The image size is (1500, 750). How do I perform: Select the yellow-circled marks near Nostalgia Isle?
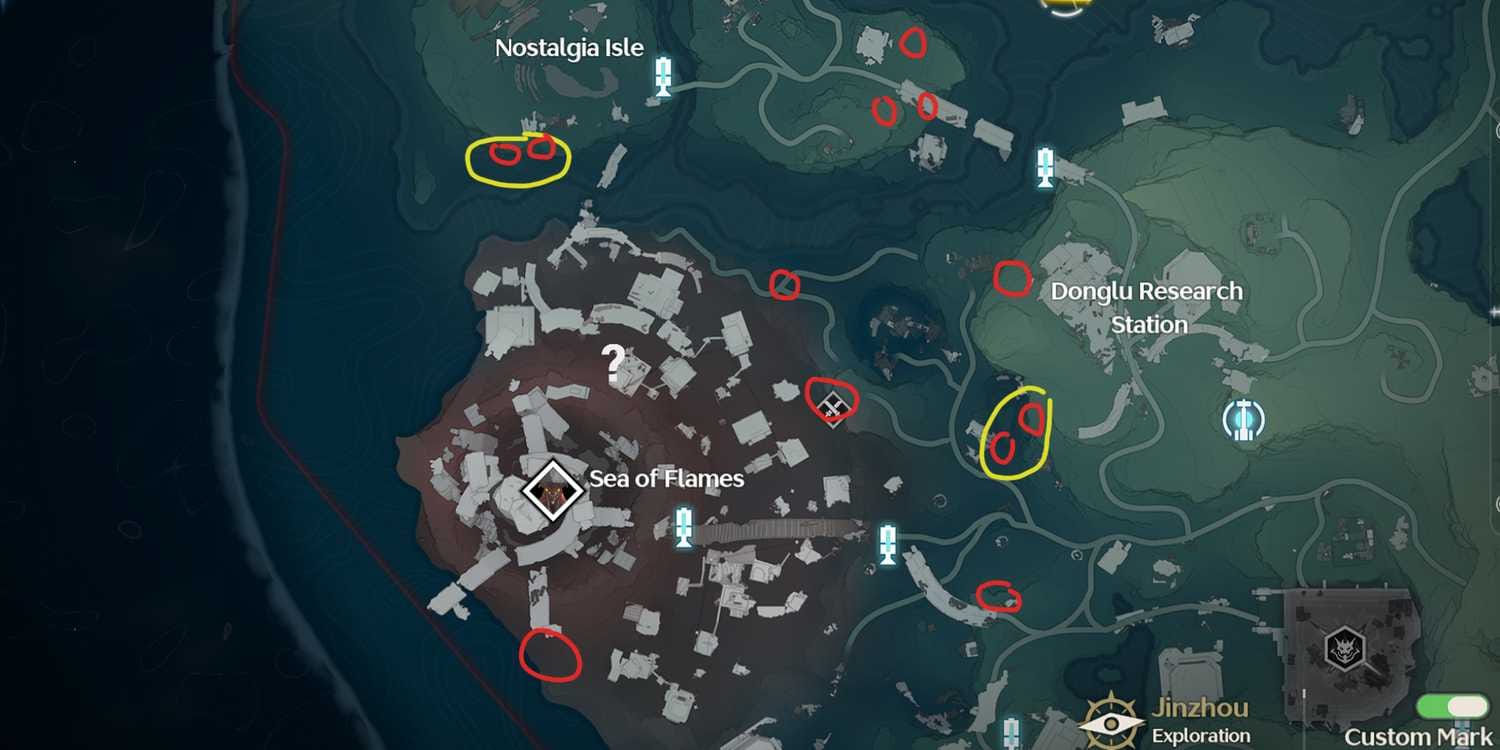click(518, 156)
